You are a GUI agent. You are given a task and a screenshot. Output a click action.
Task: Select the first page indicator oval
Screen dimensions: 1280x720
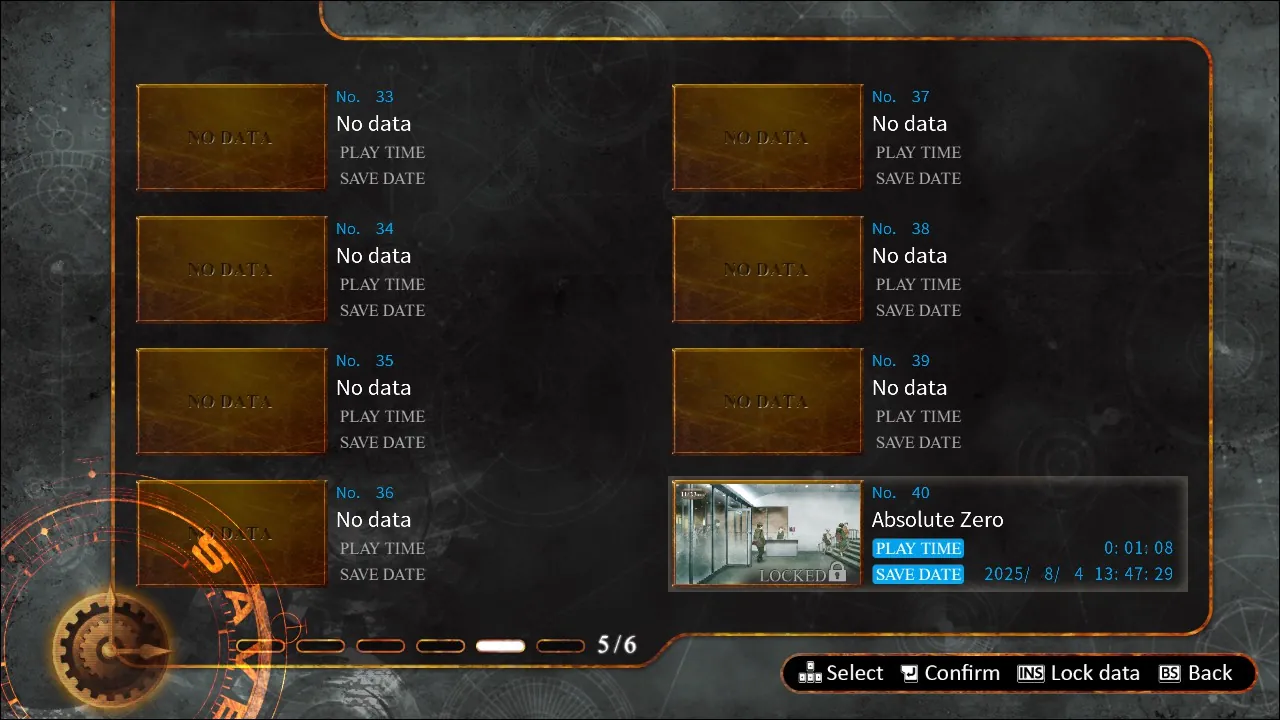[260, 645]
